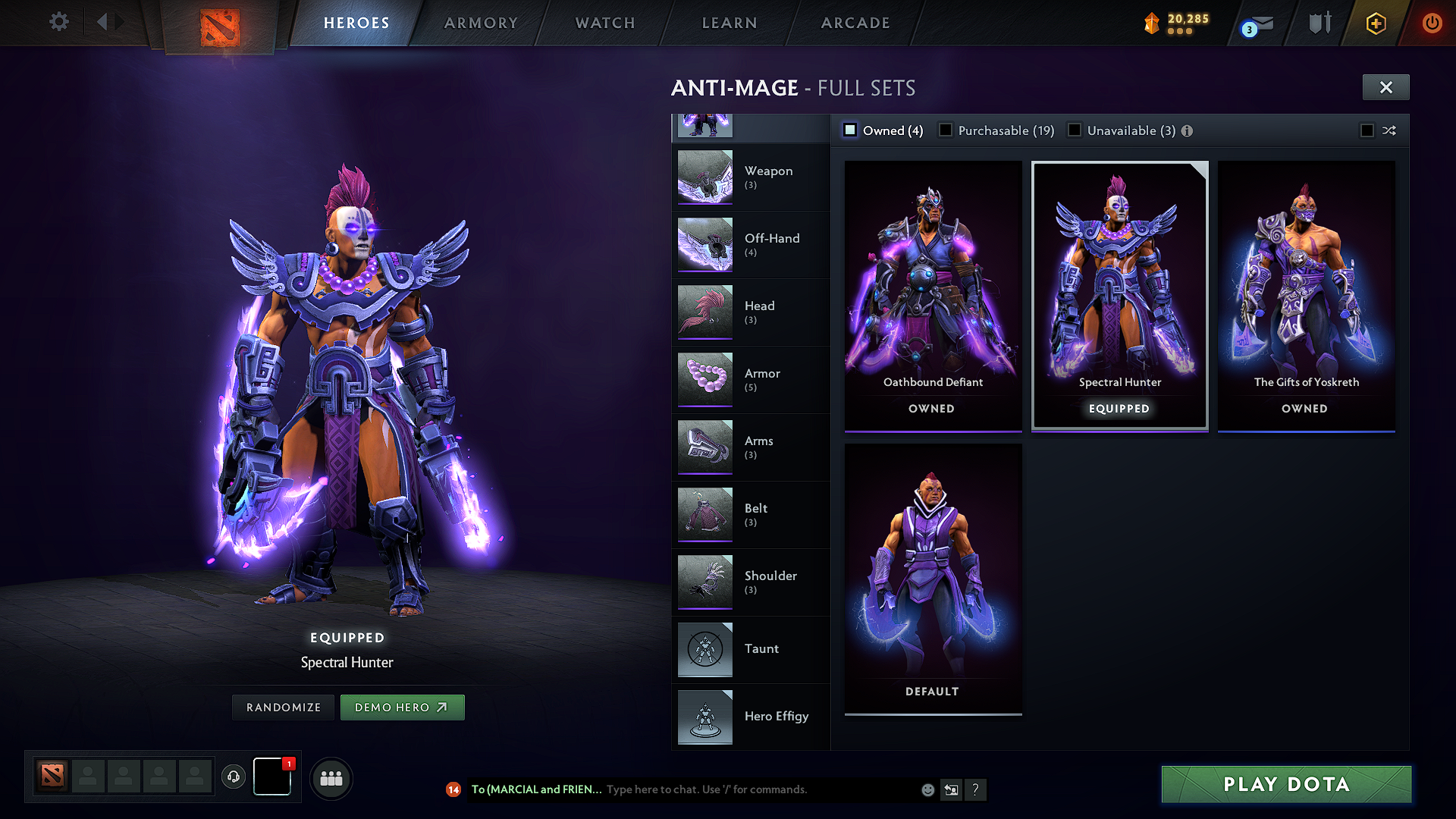Open the Armory via shield and sword icon

1318,23
